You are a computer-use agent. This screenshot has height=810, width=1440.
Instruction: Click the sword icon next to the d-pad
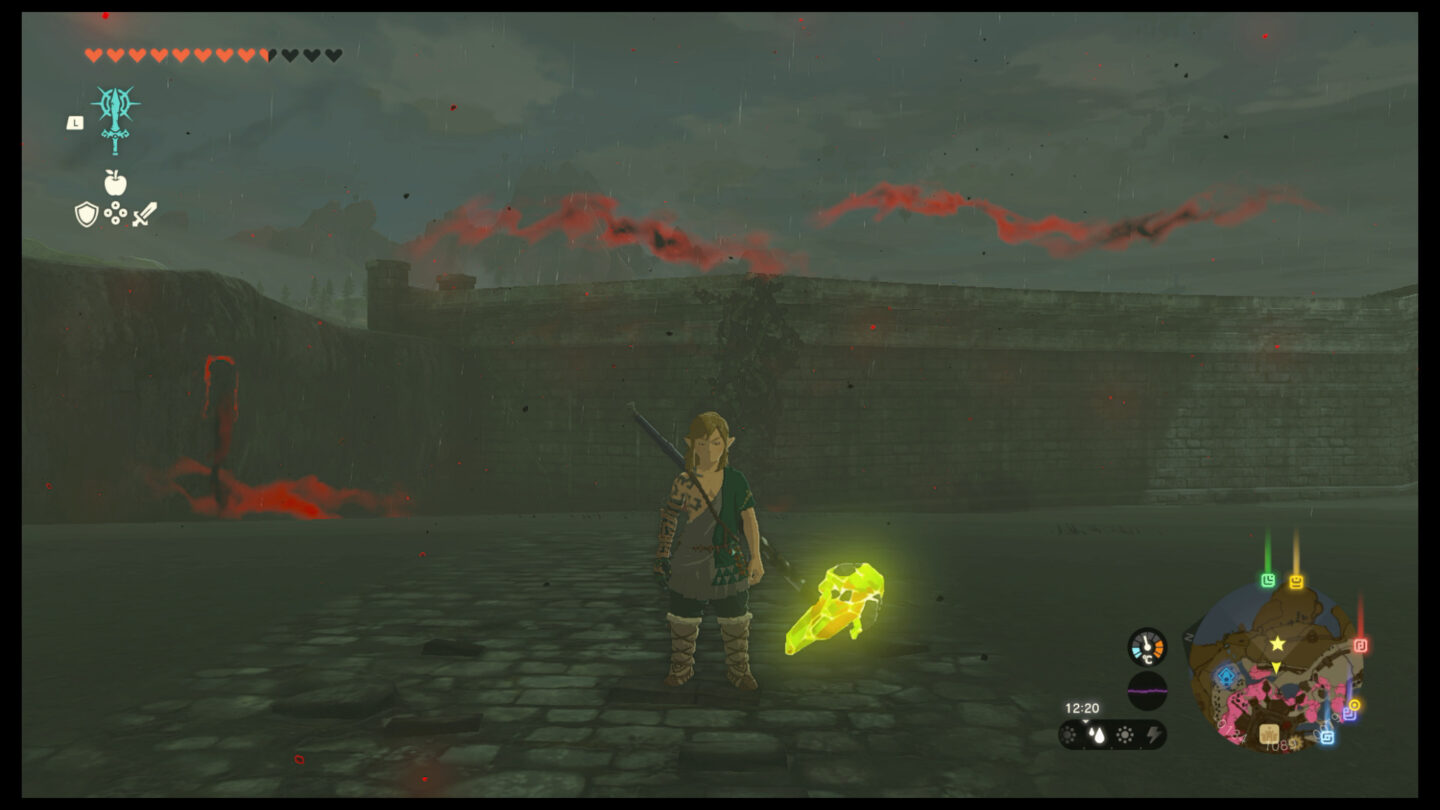(x=145, y=214)
